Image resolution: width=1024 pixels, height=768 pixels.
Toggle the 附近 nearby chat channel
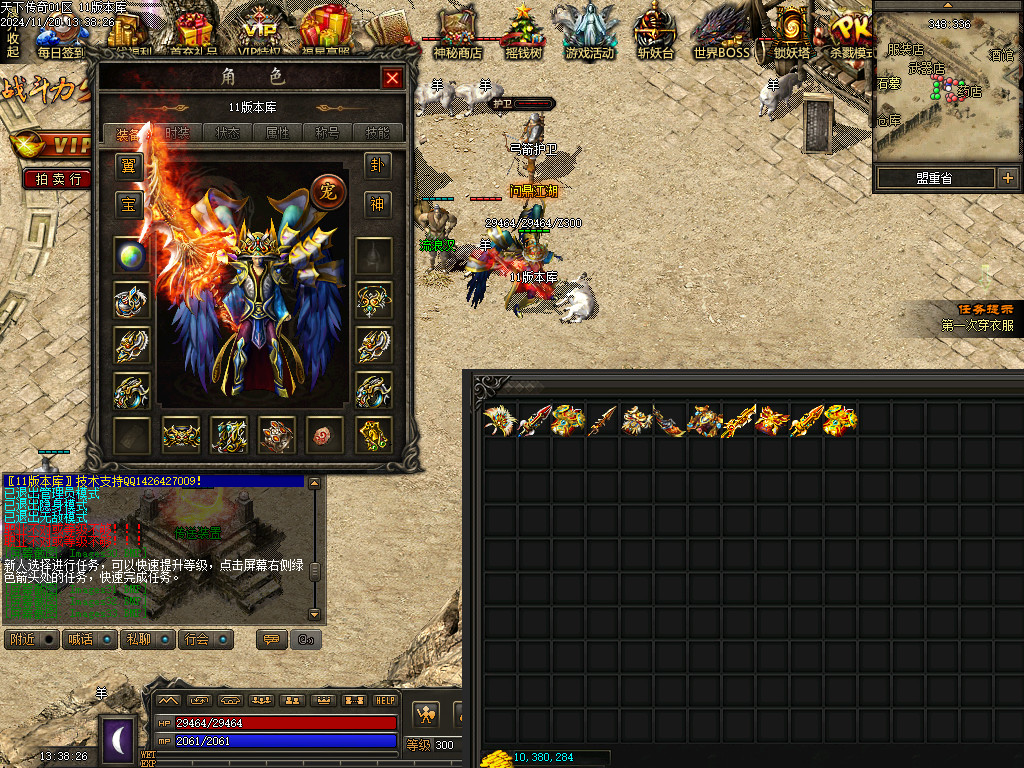pyautogui.click(x=32, y=639)
